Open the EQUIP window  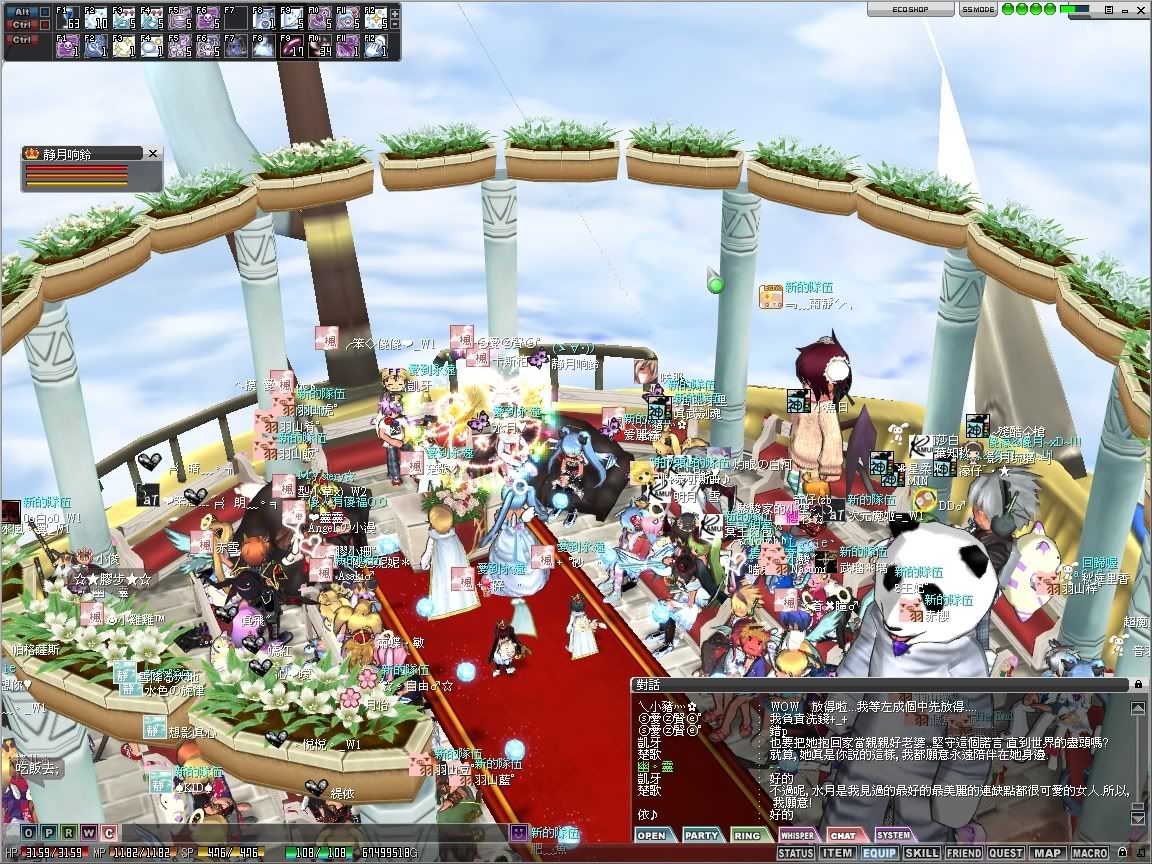[x=879, y=853]
